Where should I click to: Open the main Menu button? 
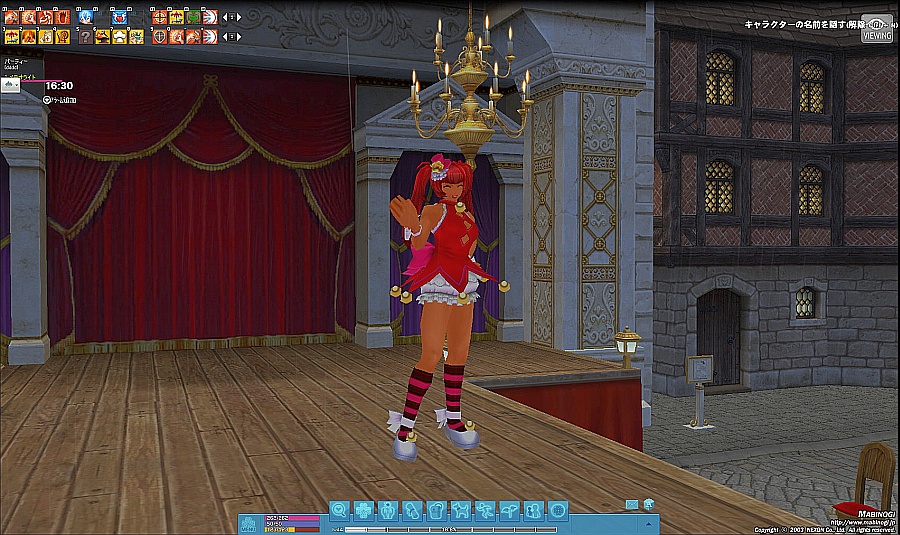[x=248, y=522]
